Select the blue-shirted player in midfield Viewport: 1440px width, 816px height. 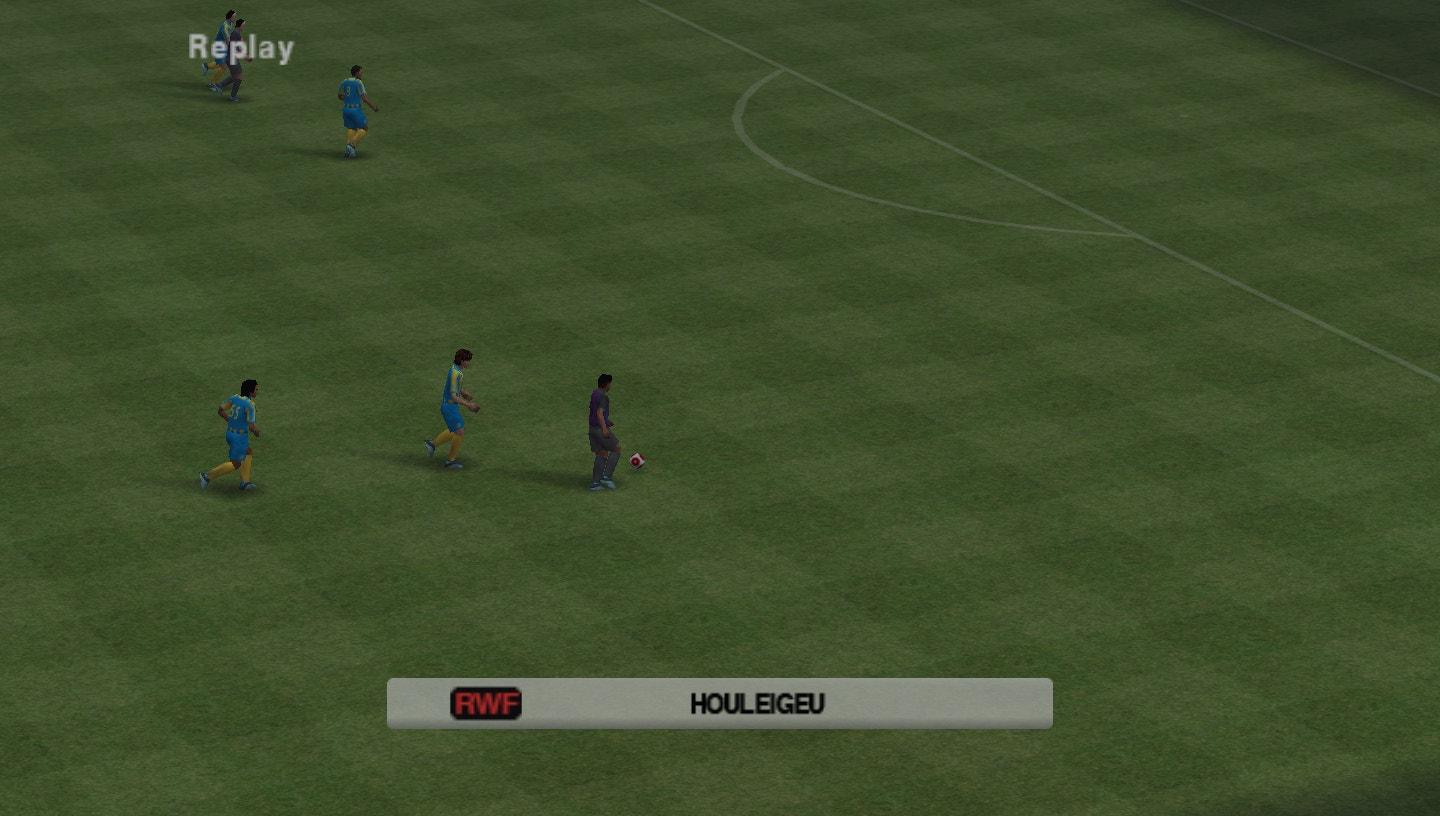pyautogui.click(x=455, y=400)
